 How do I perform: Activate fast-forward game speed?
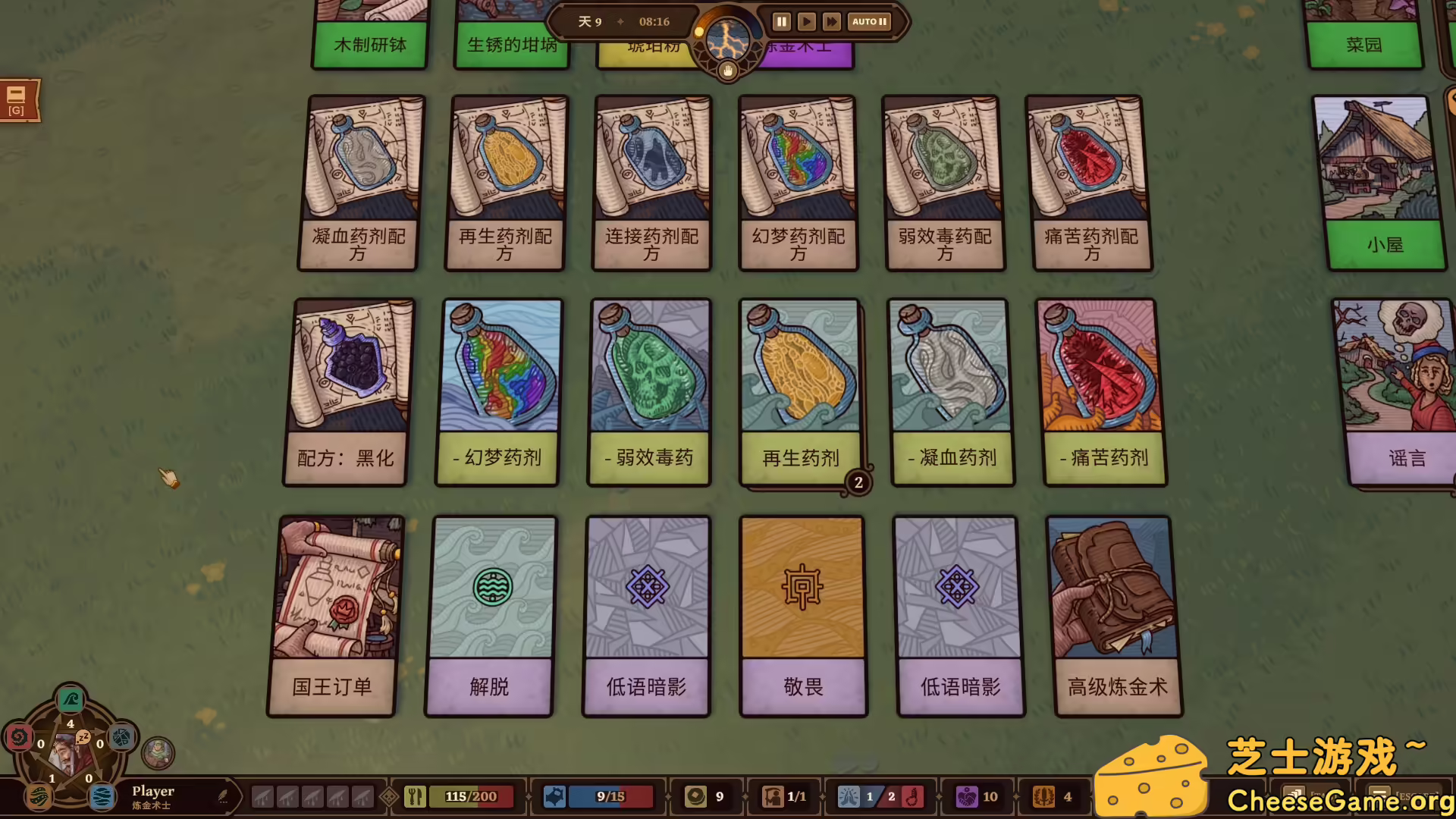click(x=831, y=21)
